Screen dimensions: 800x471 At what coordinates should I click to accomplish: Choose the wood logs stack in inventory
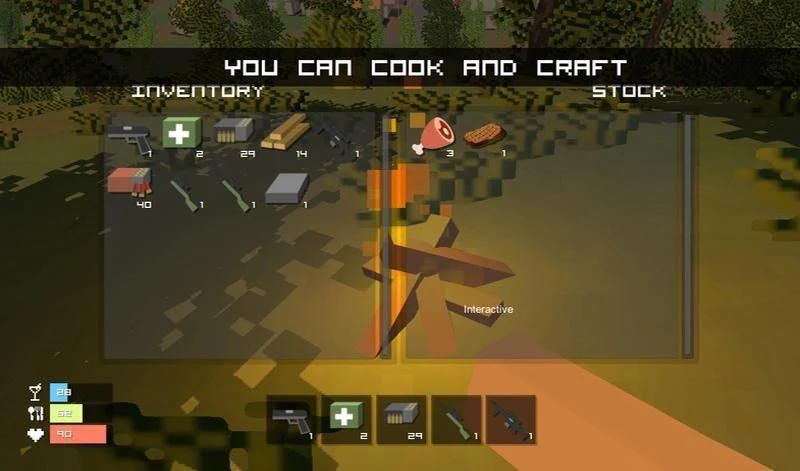[285, 134]
